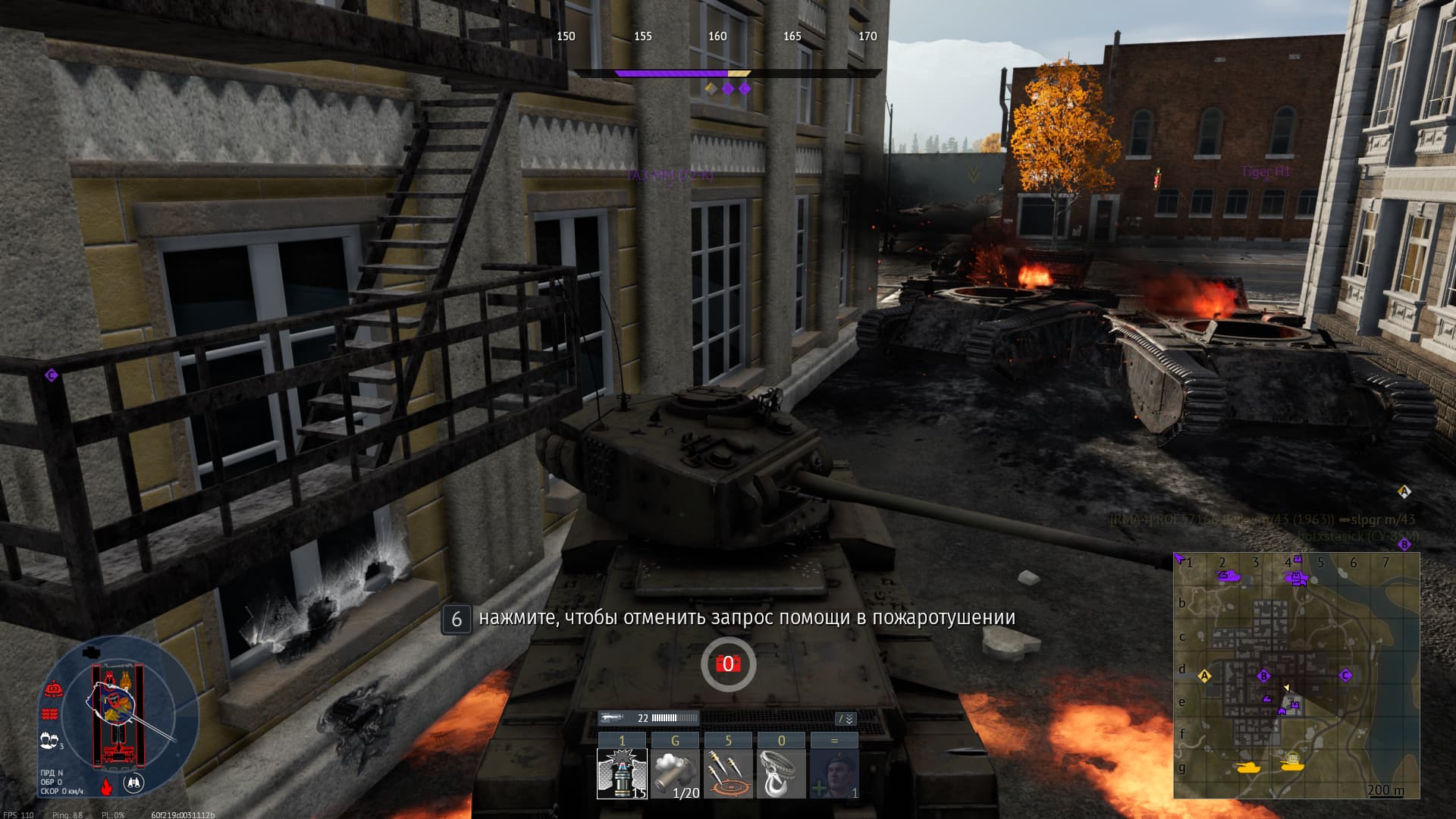Click capture point C on the minimap
This screenshot has width=1456, height=819.
pos(1346,675)
